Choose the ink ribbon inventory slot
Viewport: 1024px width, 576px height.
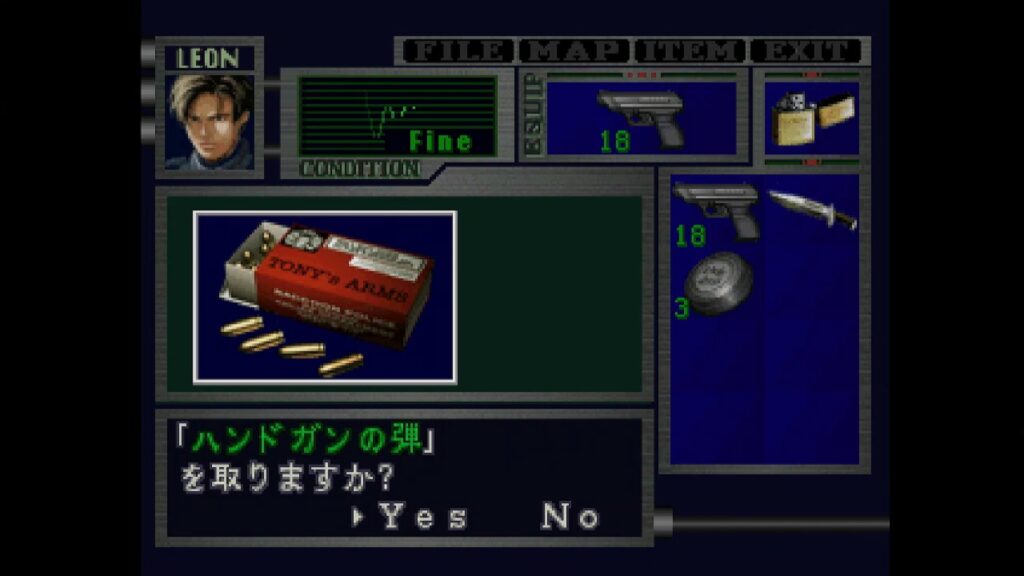coord(717,284)
